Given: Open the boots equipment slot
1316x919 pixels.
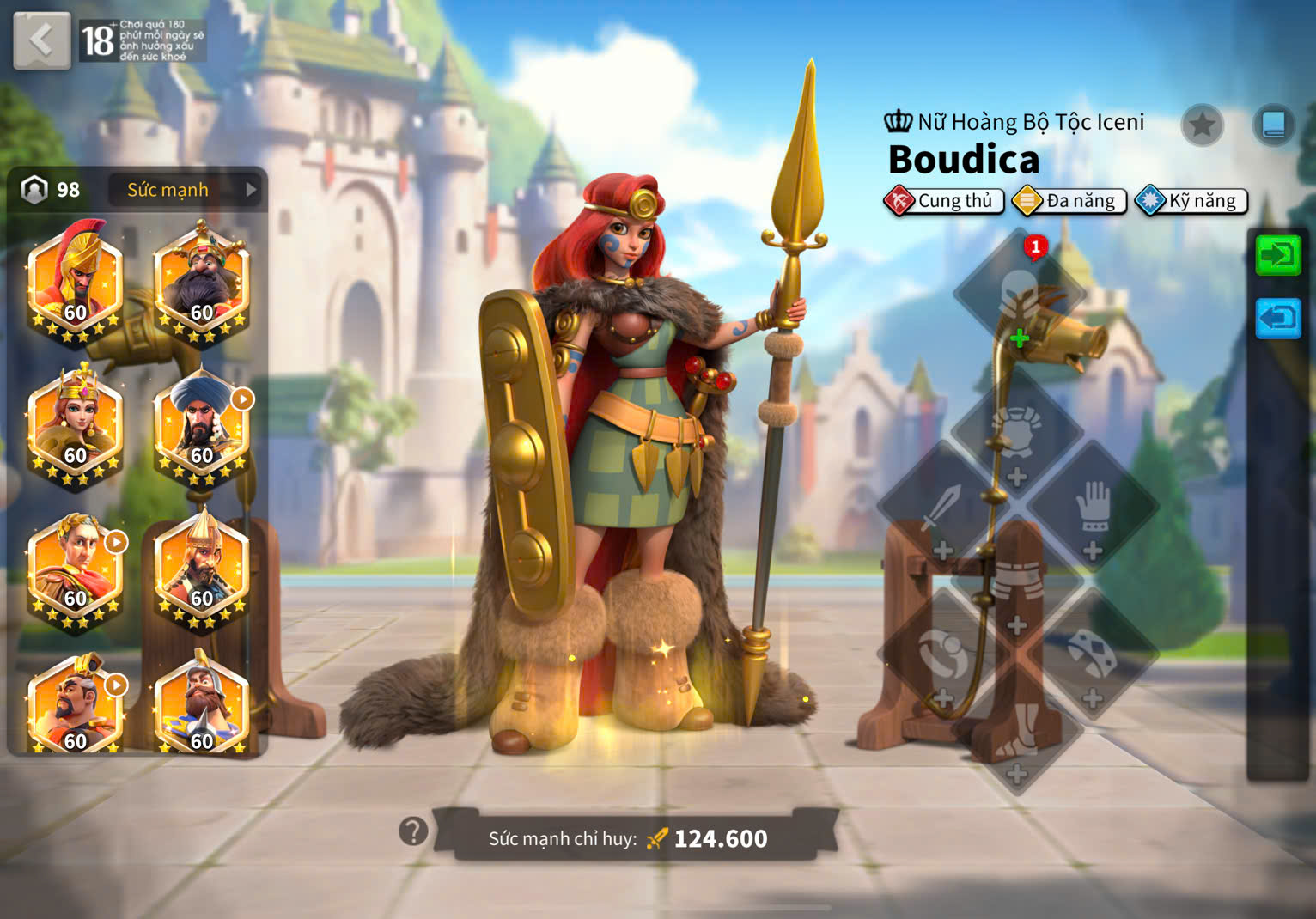Looking at the screenshot, I should pos(1018,734).
